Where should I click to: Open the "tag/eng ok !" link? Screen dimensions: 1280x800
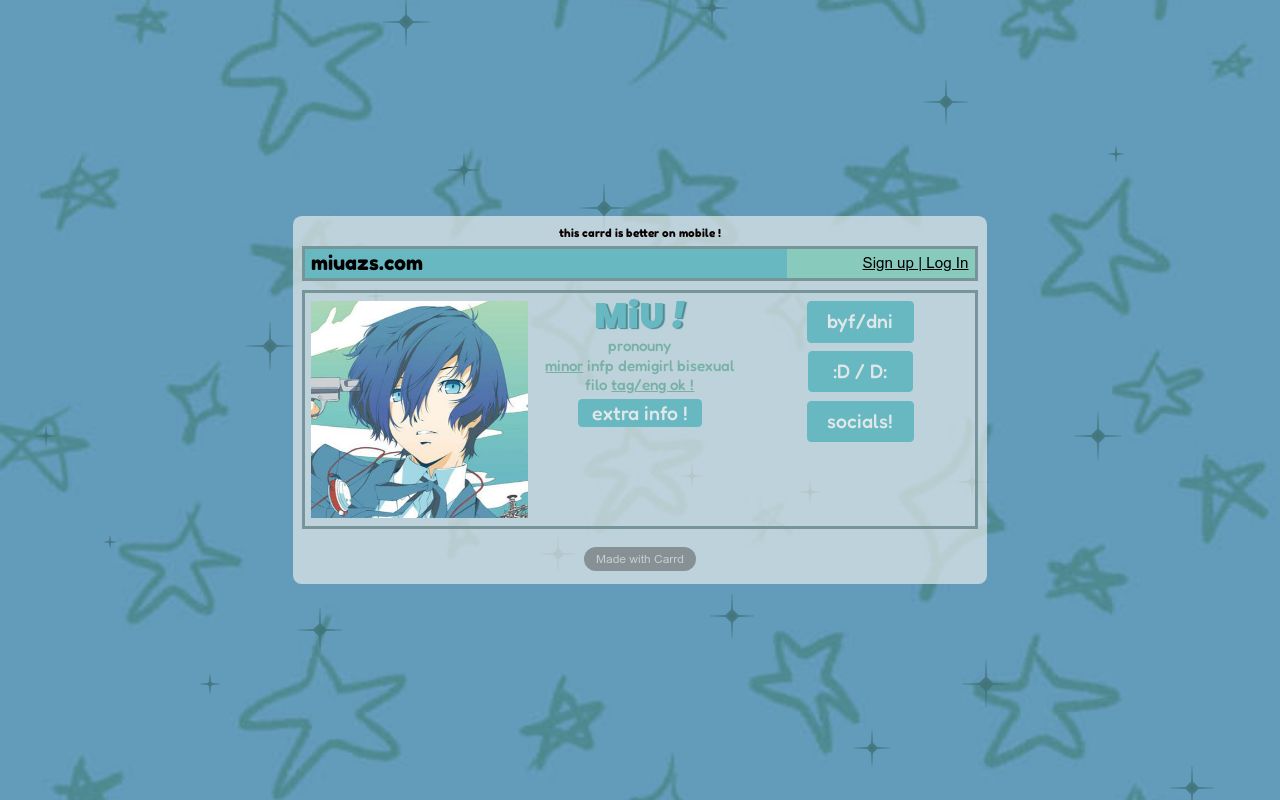click(652, 385)
